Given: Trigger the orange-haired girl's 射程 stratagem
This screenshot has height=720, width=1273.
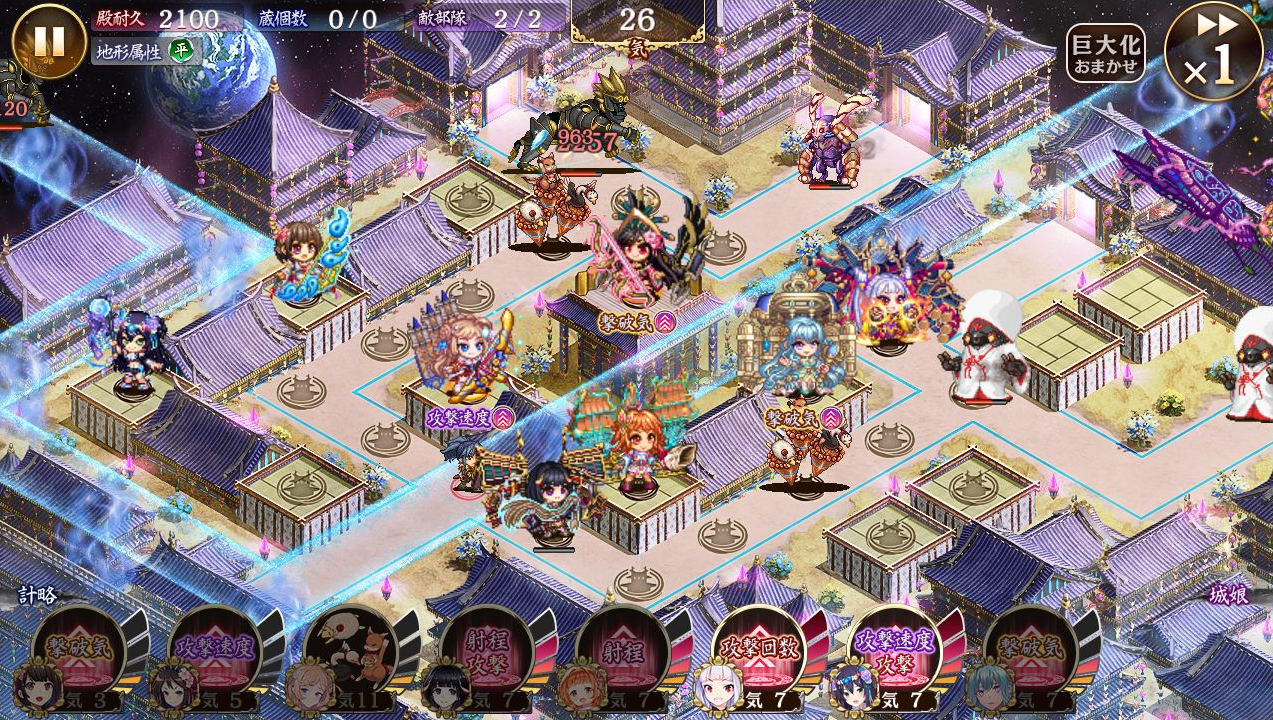Looking at the screenshot, I should pos(622,653).
